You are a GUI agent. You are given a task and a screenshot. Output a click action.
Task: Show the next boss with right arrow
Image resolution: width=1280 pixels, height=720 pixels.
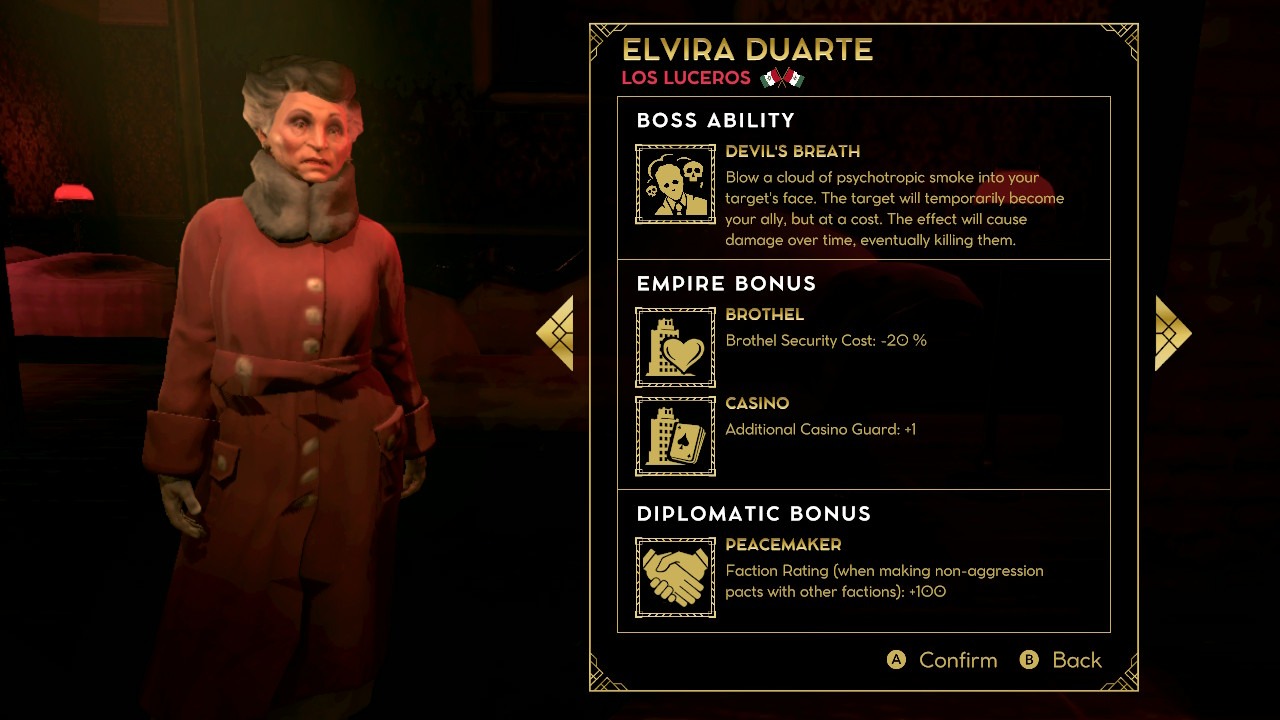click(x=1172, y=333)
